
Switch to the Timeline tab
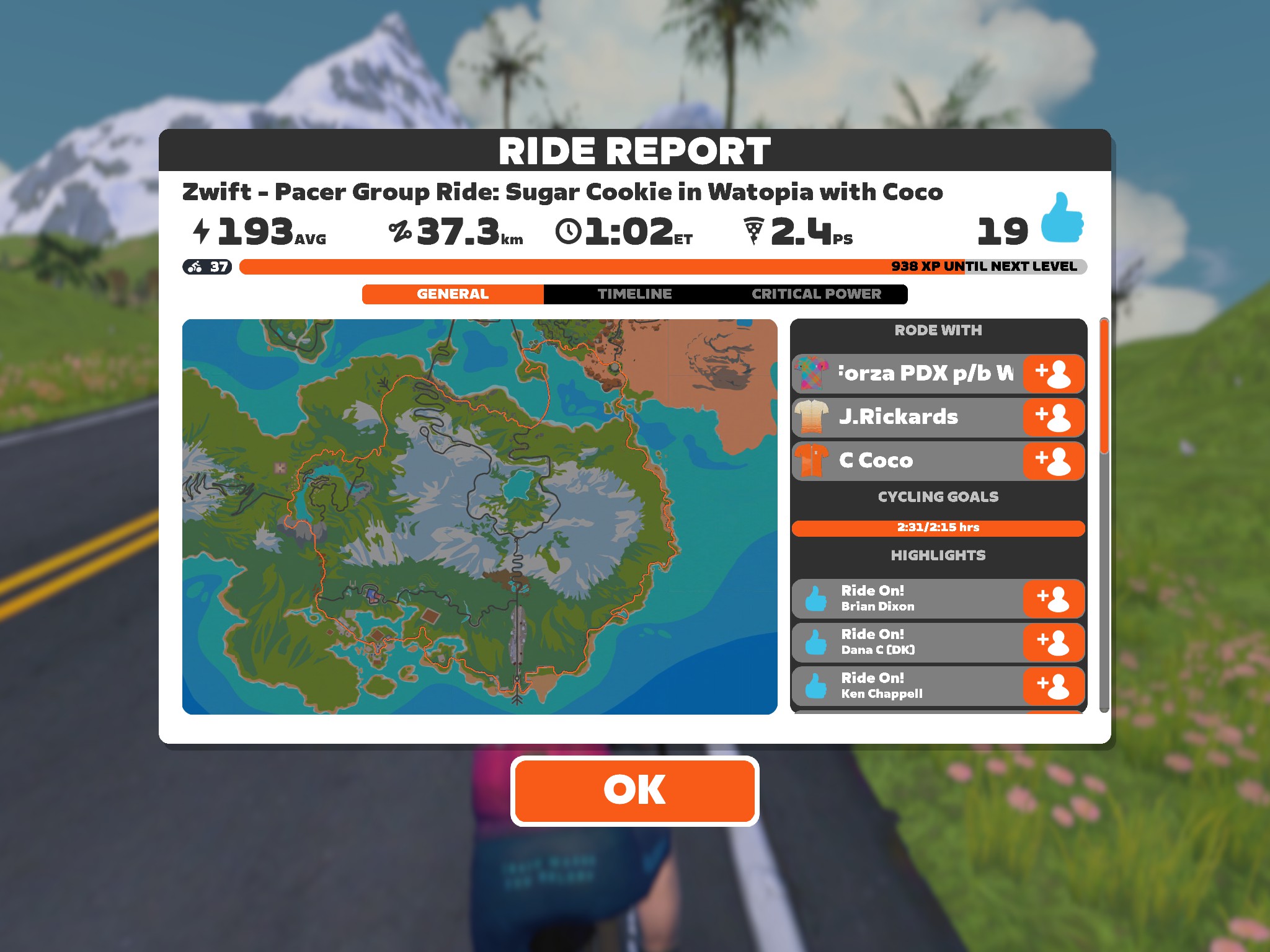click(x=634, y=294)
